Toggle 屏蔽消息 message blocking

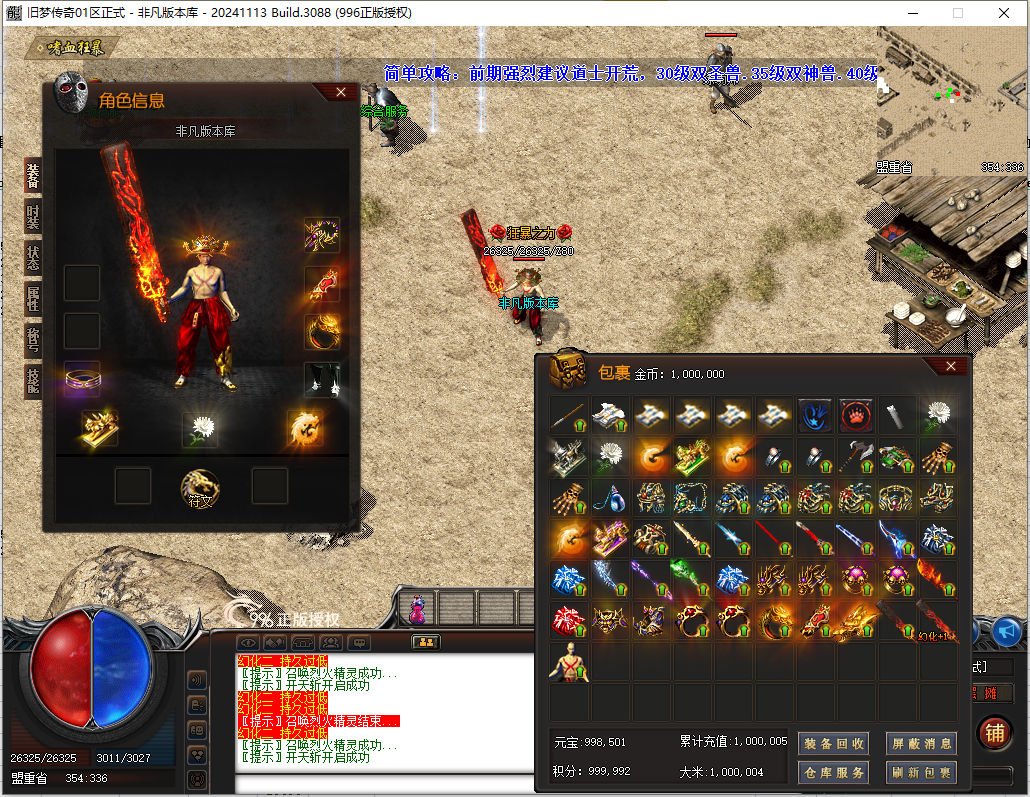tap(921, 744)
